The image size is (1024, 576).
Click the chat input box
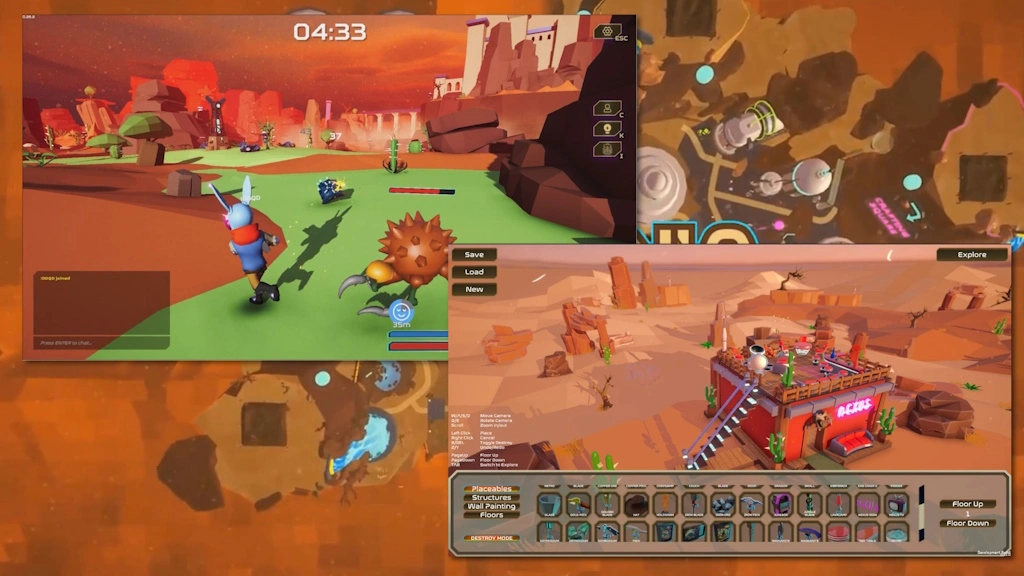[x=100, y=343]
